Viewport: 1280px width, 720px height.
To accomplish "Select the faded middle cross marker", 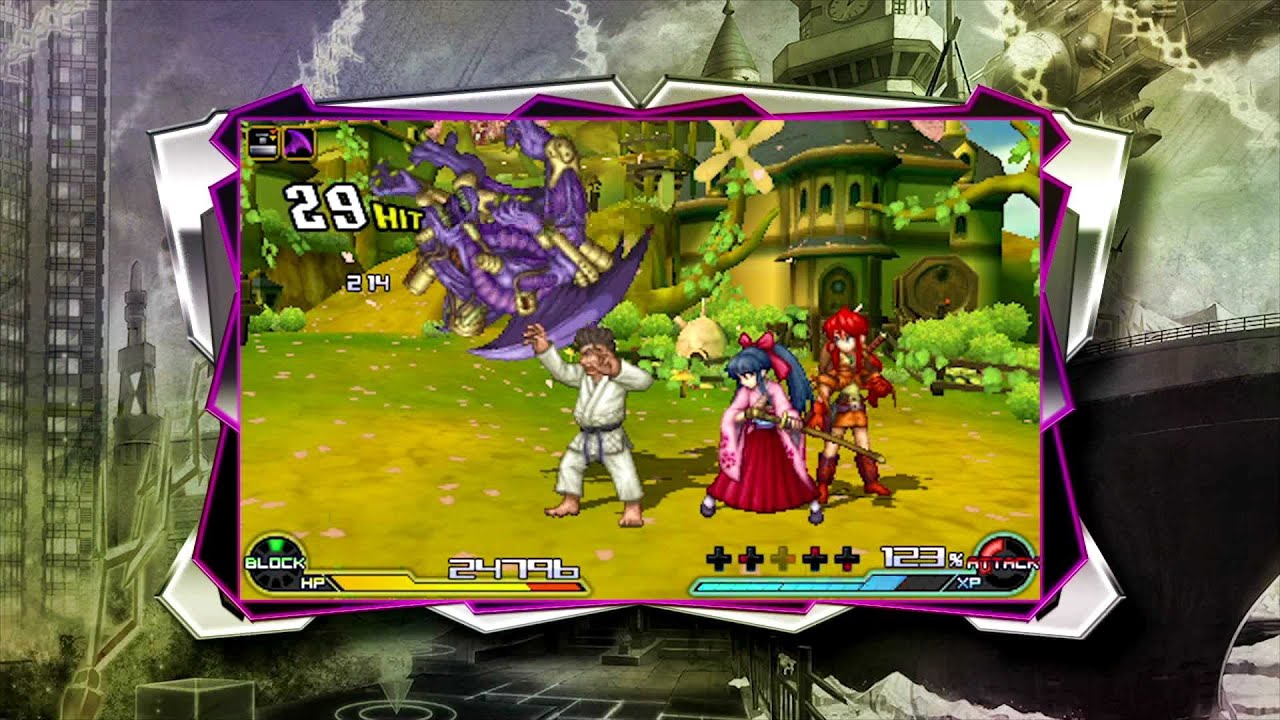I will click(782, 557).
